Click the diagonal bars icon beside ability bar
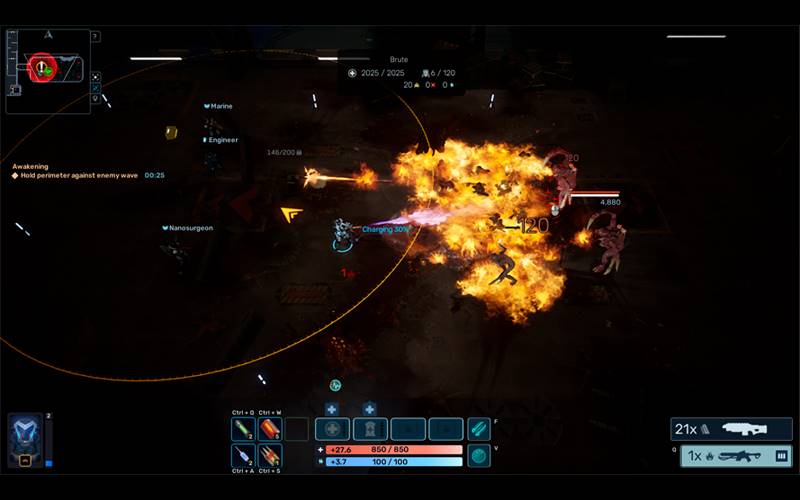 (x=479, y=429)
